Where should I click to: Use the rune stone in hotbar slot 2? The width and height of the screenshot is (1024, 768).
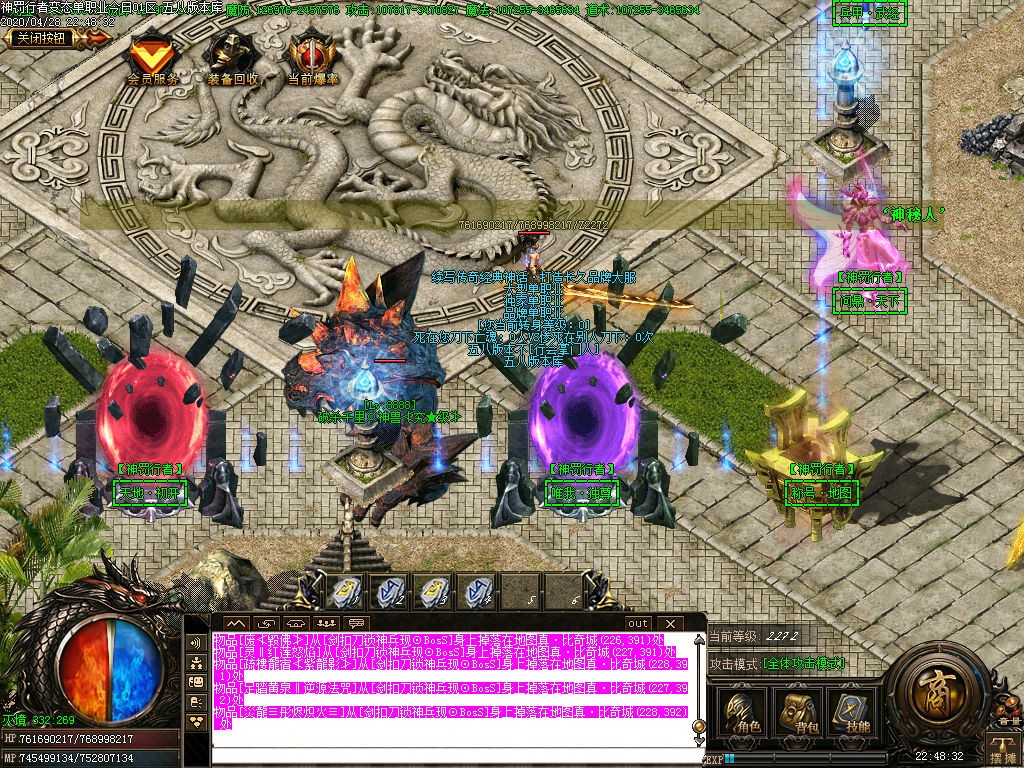tap(388, 592)
